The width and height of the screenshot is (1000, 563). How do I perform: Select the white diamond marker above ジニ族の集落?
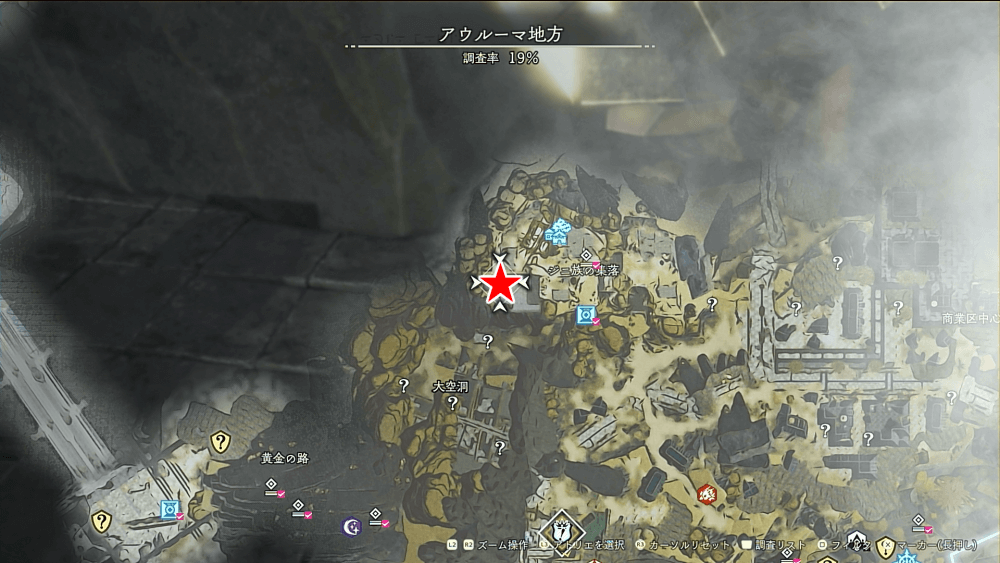pos(585,256)
